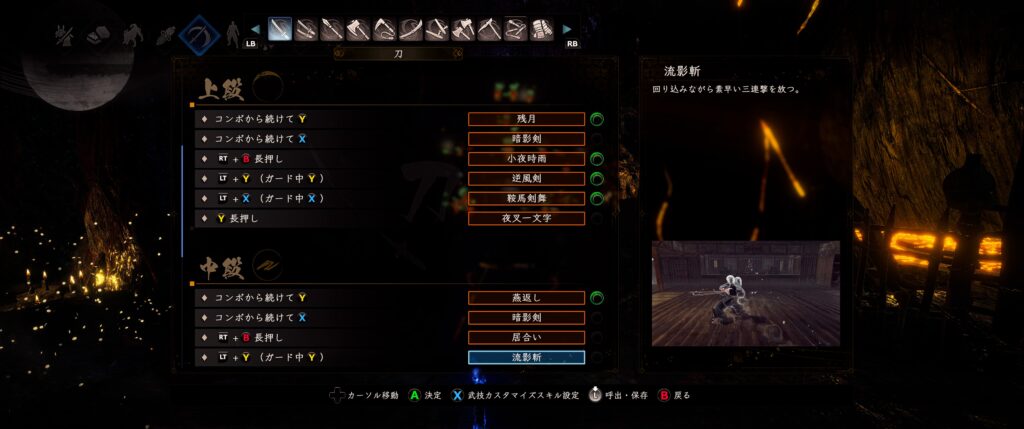This screenshot has width=1024, height=429.
Task: Select the 小夜時雨 skill
Action: pyautogui.click(x=526, y=159)
